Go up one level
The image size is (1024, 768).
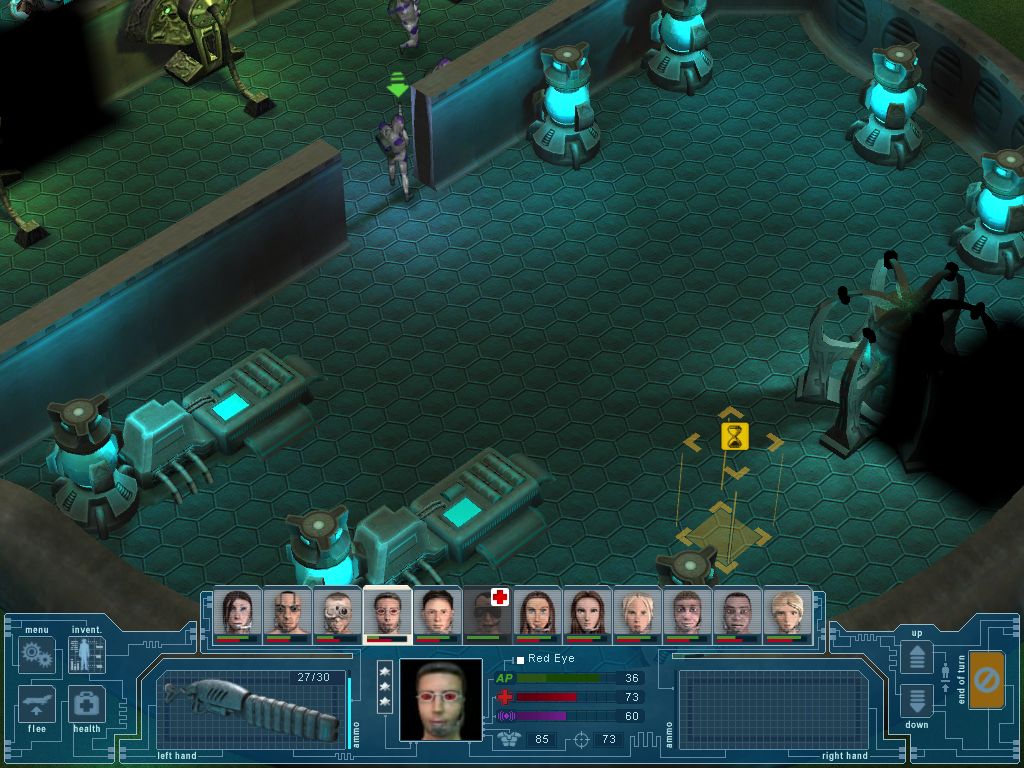point(917,657)
